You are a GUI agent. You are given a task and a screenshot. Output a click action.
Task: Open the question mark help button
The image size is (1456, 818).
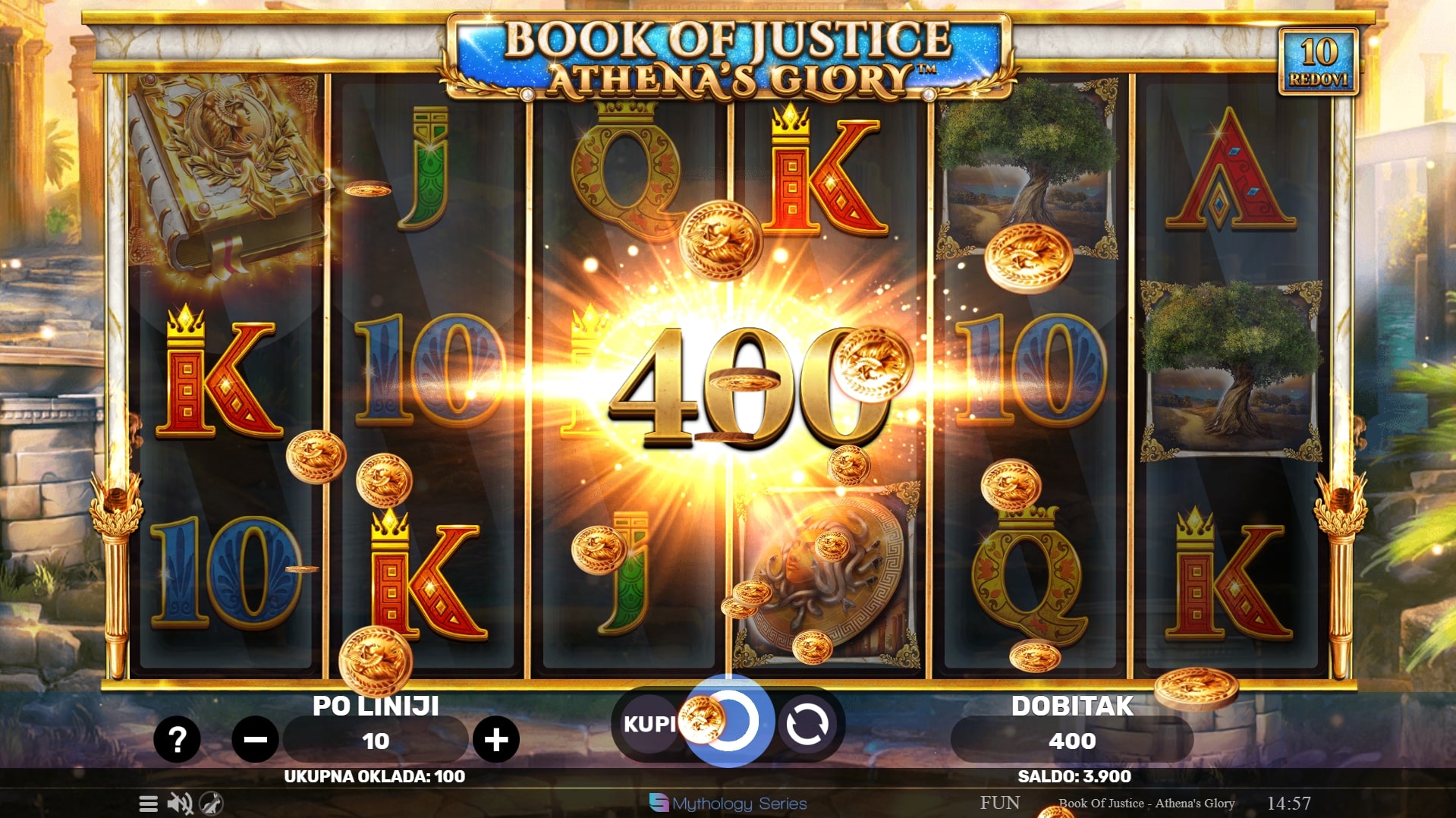[x=177, y=739]
